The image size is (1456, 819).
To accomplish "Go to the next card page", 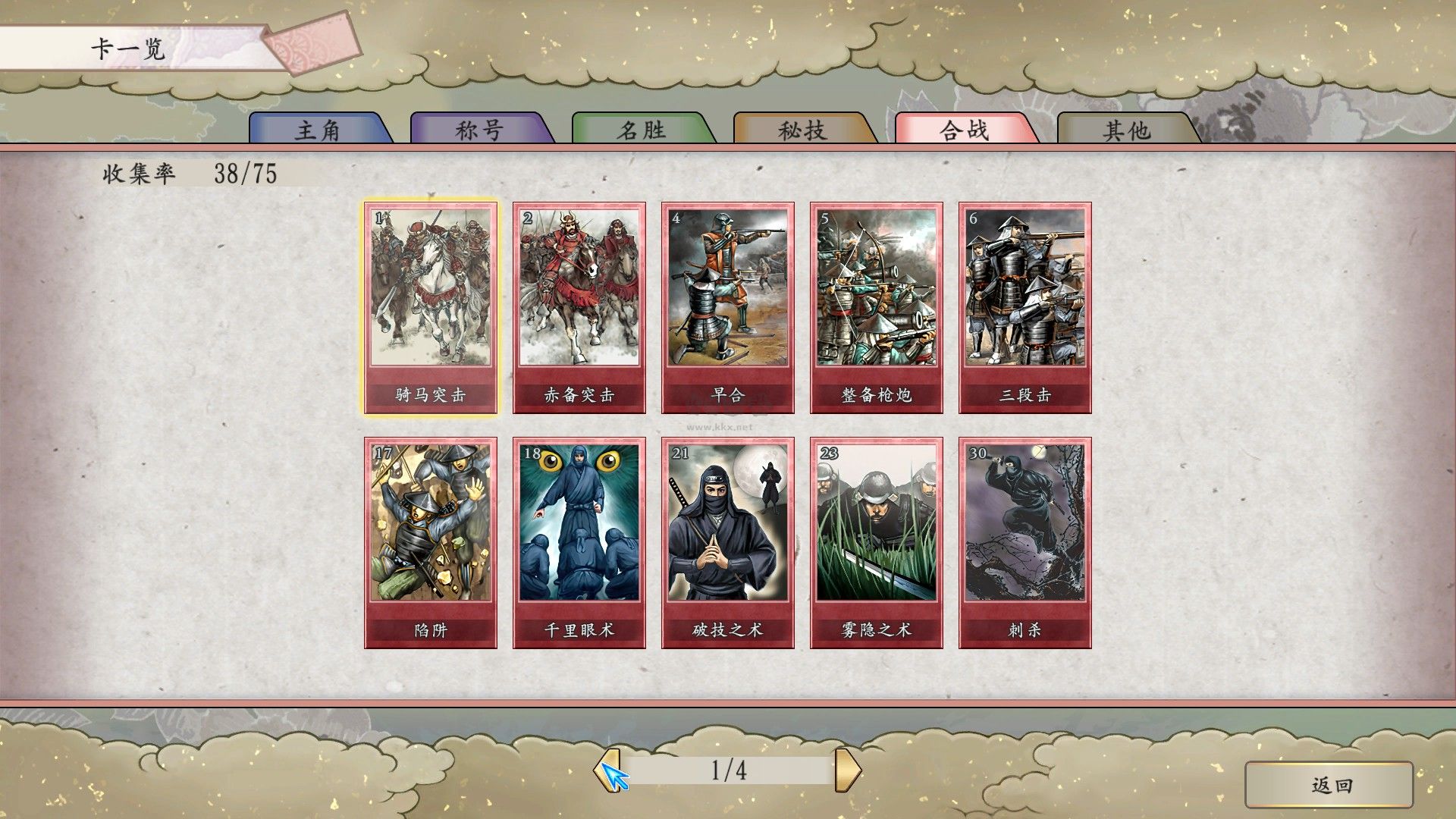I will 848,770.
